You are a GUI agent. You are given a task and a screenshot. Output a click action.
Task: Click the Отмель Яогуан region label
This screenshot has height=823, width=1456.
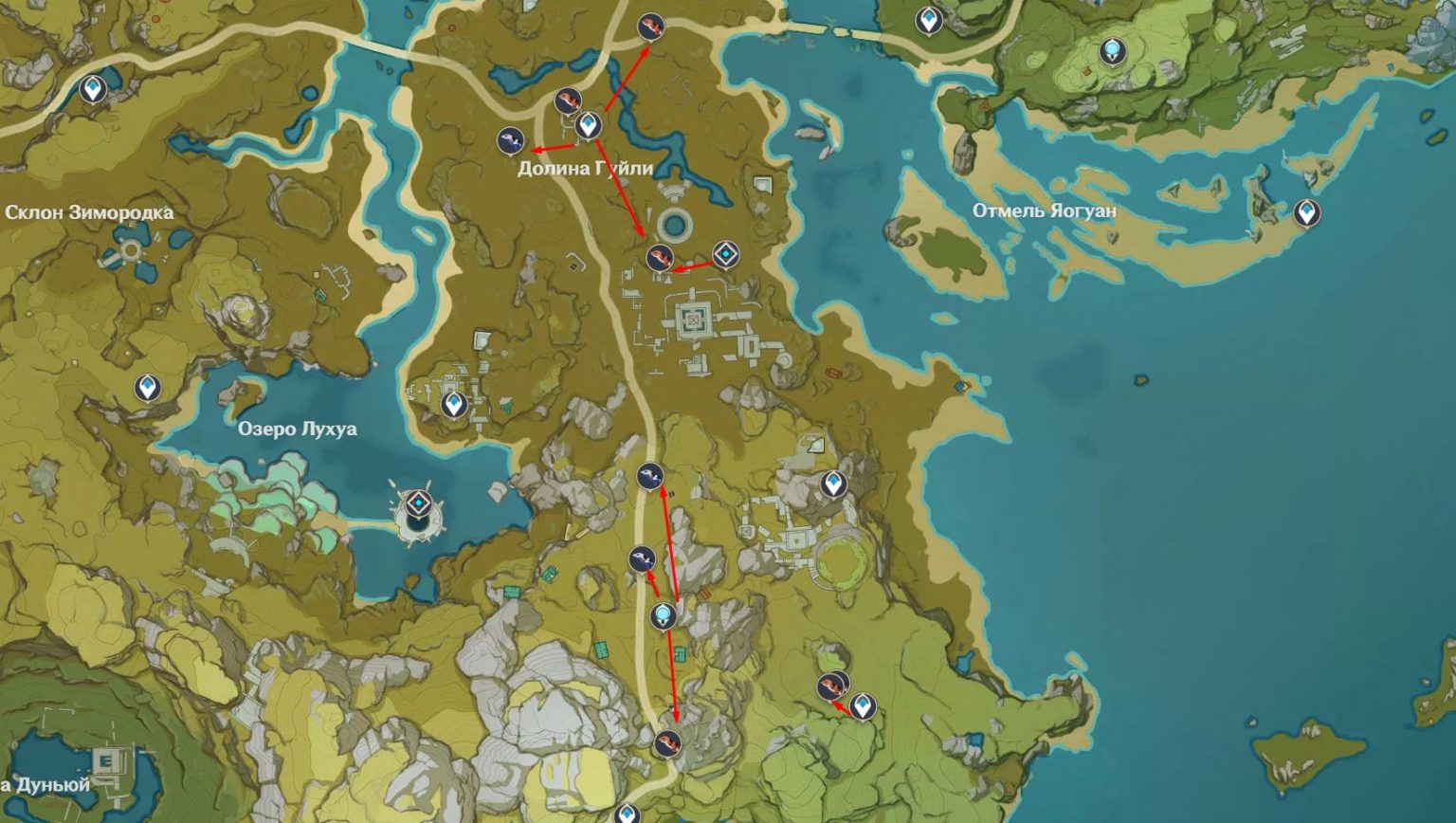click(1046, 210)
